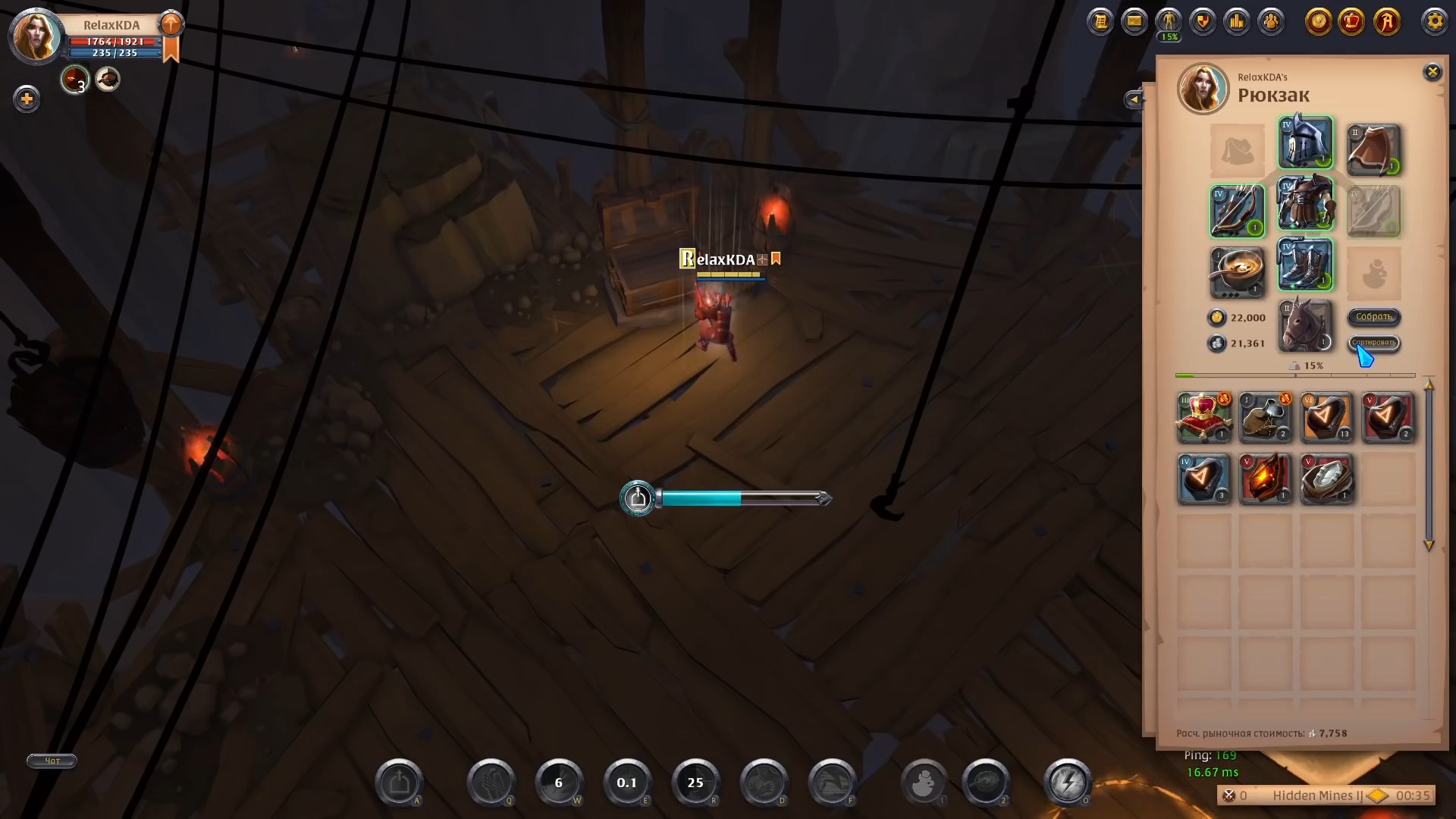Open the journal scroll icon in top toolbar
Viewport: 1456px width, 819px height.
(x=1100, y=21)
